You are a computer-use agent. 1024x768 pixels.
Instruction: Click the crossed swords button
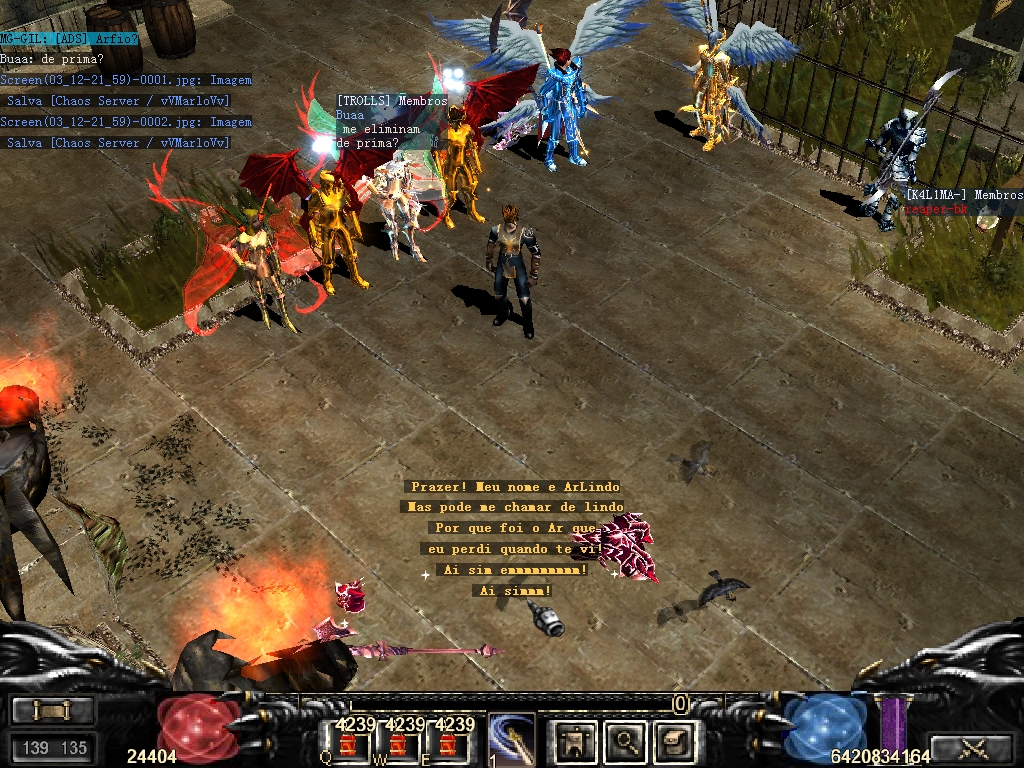[x=972, y=748]
